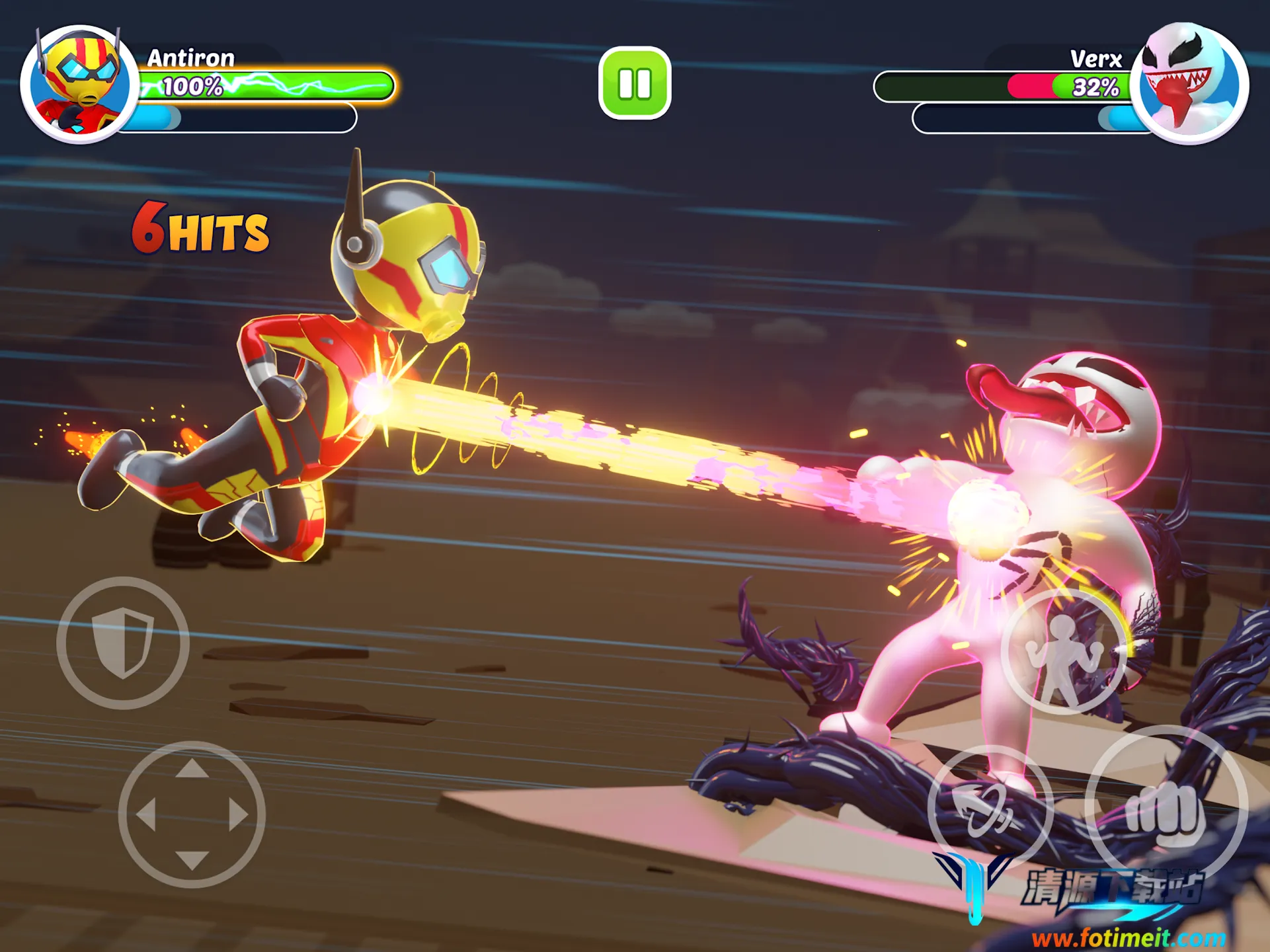
Task: Pause the fight with the green button
Action: [635, 83]
